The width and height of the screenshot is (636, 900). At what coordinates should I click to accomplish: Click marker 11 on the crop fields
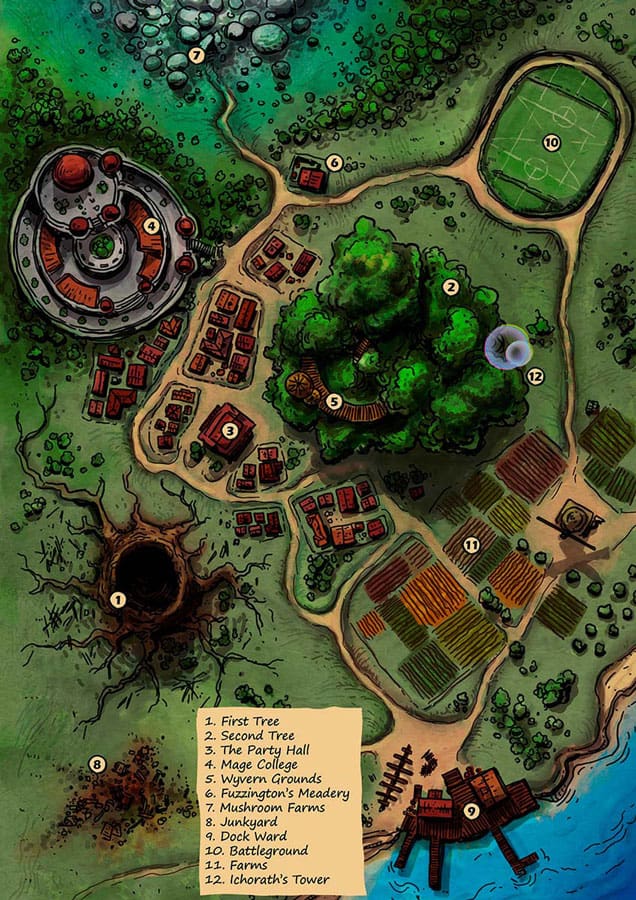click(x=471, y=544)
